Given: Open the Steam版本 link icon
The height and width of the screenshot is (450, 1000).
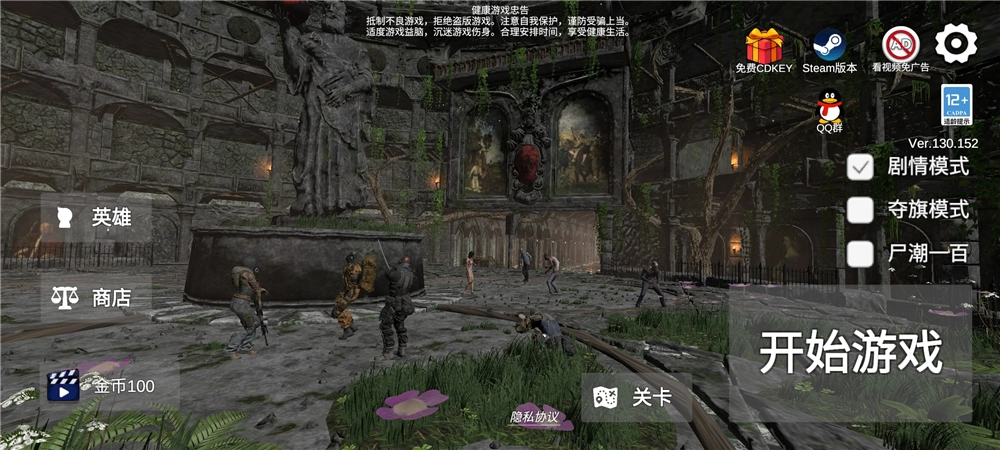Looking at the screenshot, I should coord(829,46).
